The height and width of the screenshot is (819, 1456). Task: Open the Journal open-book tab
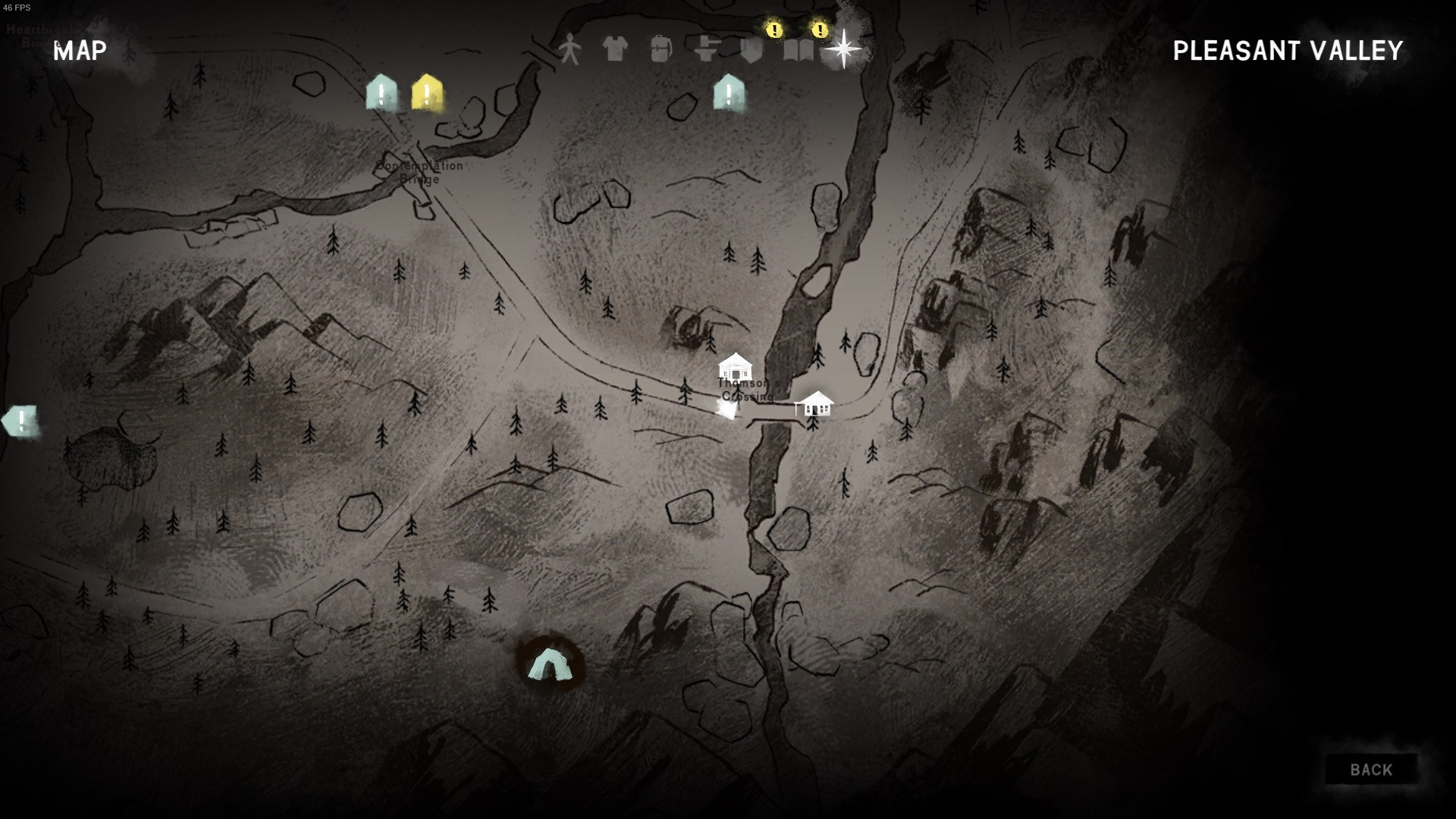[798, 50]
